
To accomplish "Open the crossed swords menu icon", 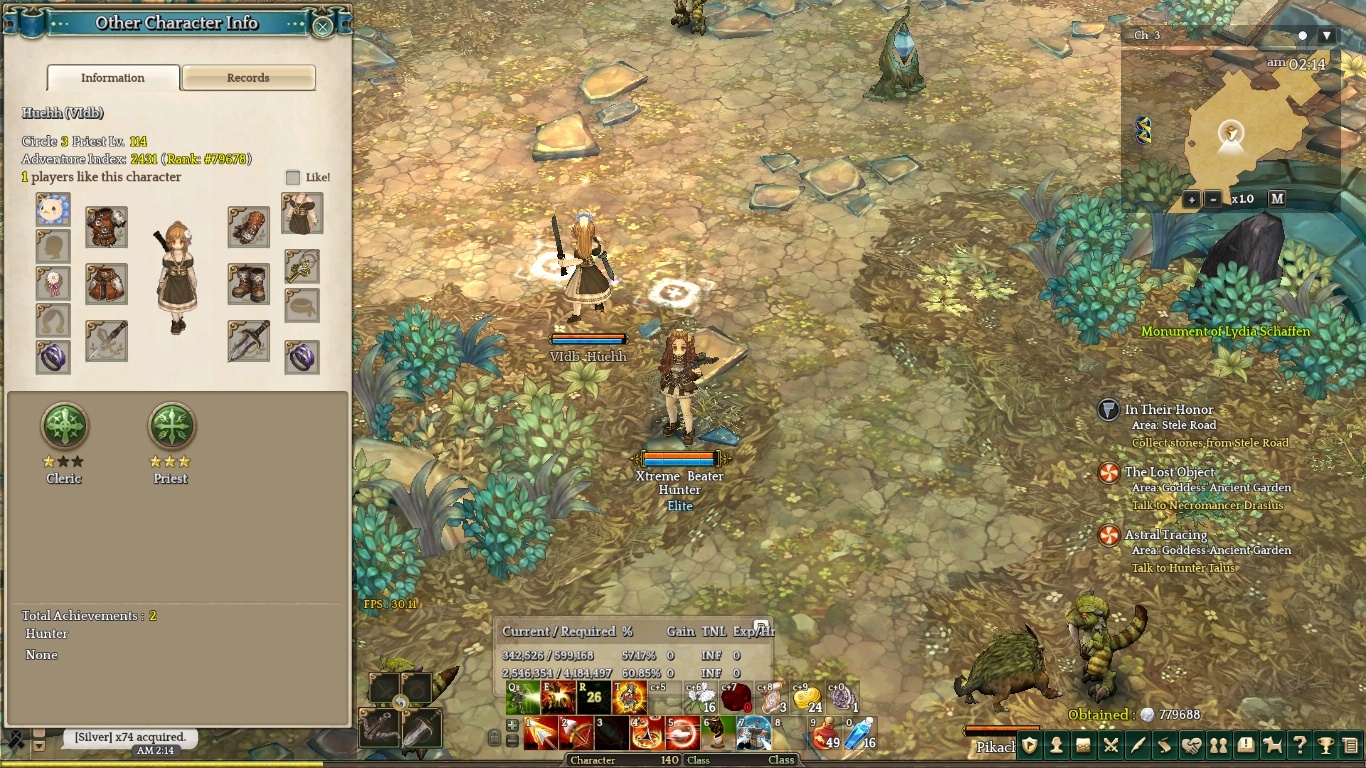I will [1111, 745].
